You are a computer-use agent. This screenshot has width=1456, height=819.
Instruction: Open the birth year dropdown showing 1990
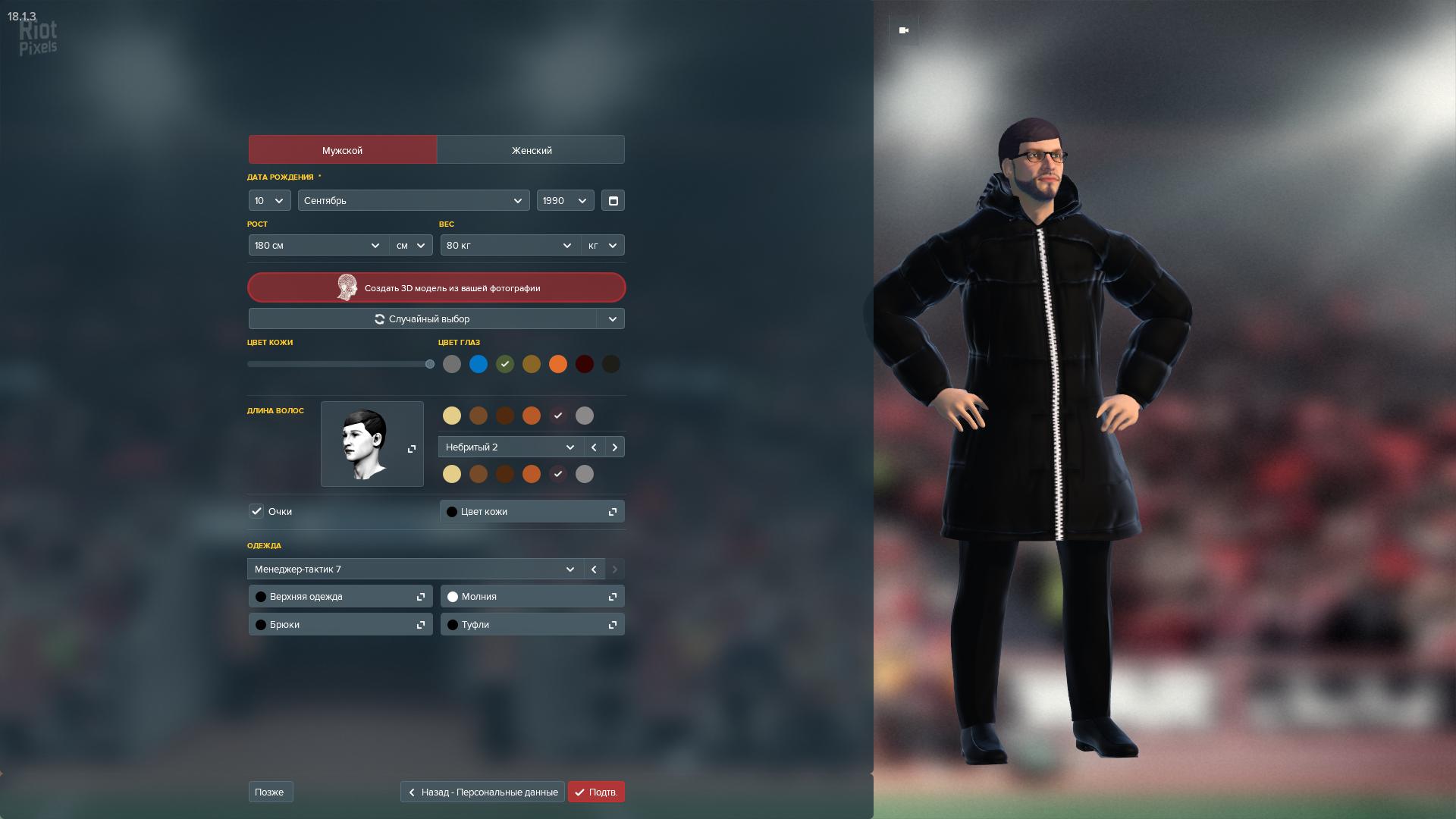pyautogui.click(x=565, y=201)
